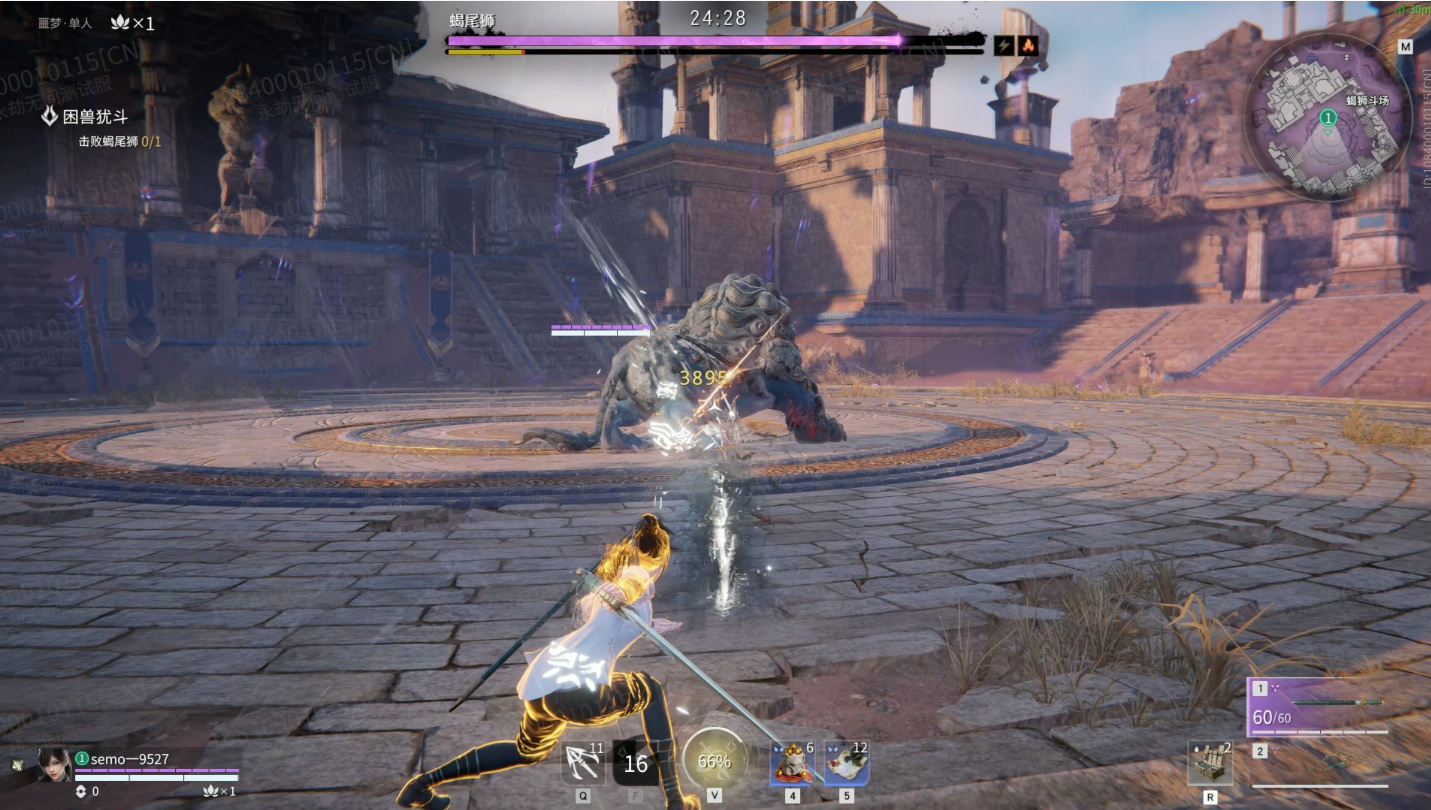Click the 困兽犹斗 objective tracker
This screenshot has width=1431, height=810.
[x=95, y=117]
